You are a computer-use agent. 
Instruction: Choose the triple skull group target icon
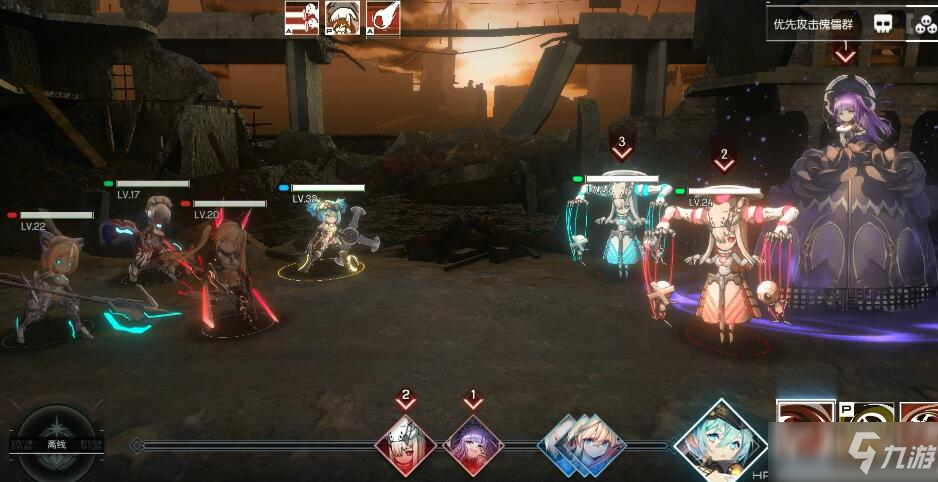pyautogui.click(x=923, y=23)
